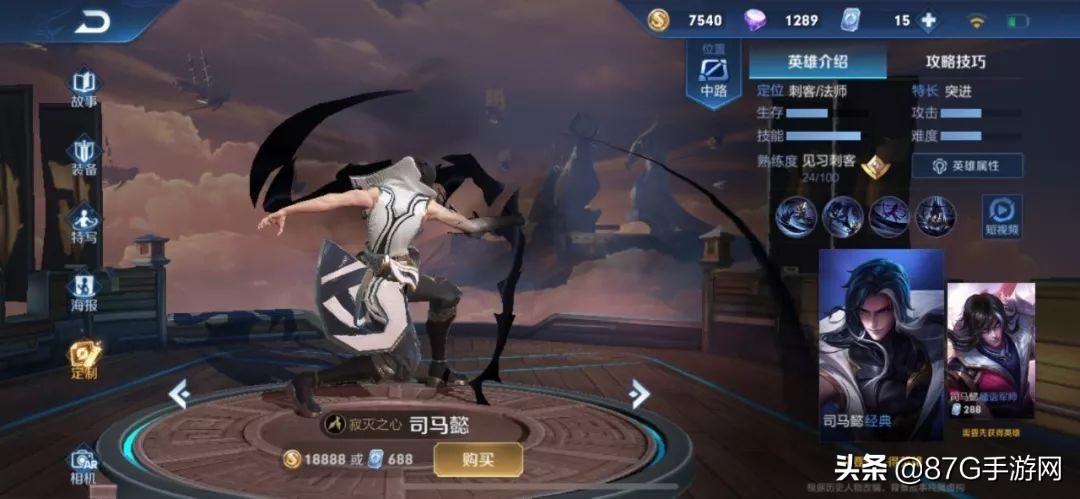Buy the hero with 购买 button

[477, 459]
